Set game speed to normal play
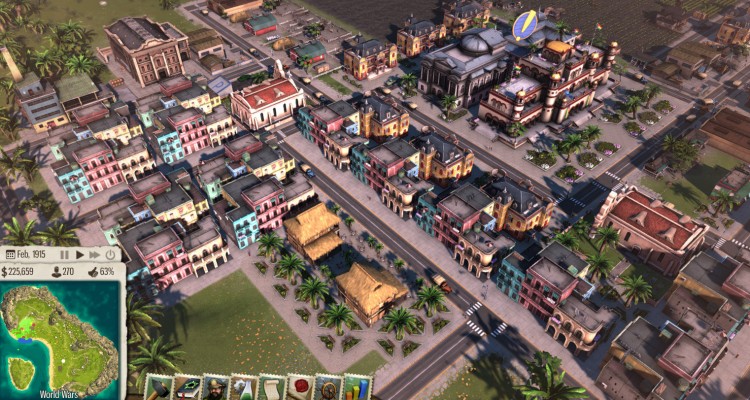750x400 pixels. coord(80,255)
